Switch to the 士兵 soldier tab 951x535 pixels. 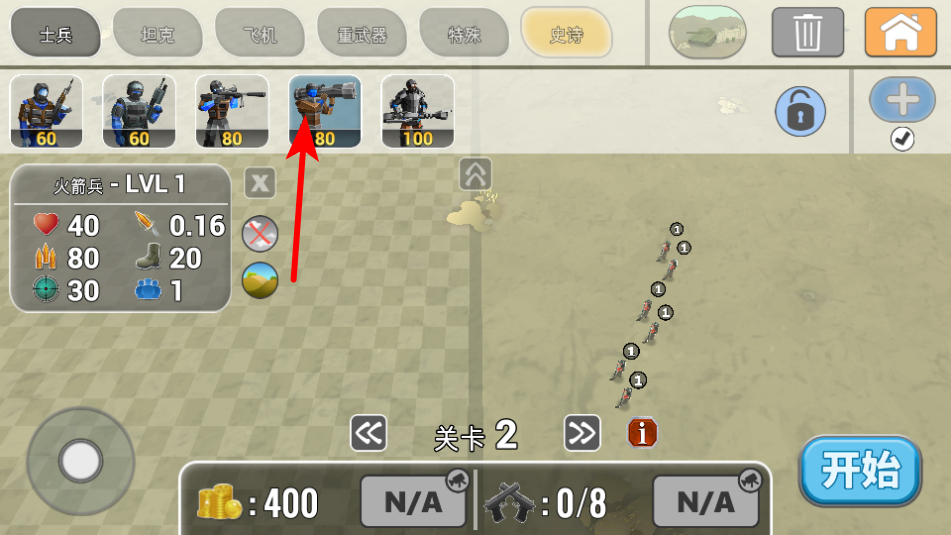[56, 35]
